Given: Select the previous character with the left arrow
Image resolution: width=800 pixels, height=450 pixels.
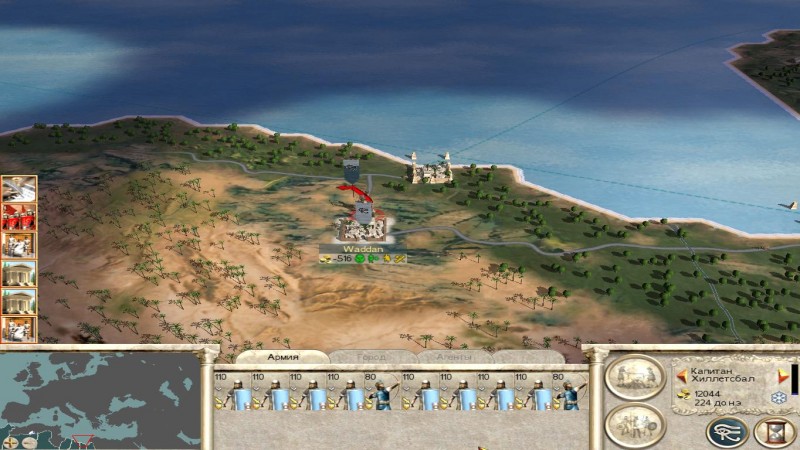Looking at the screenshot, I should point(682,376).
